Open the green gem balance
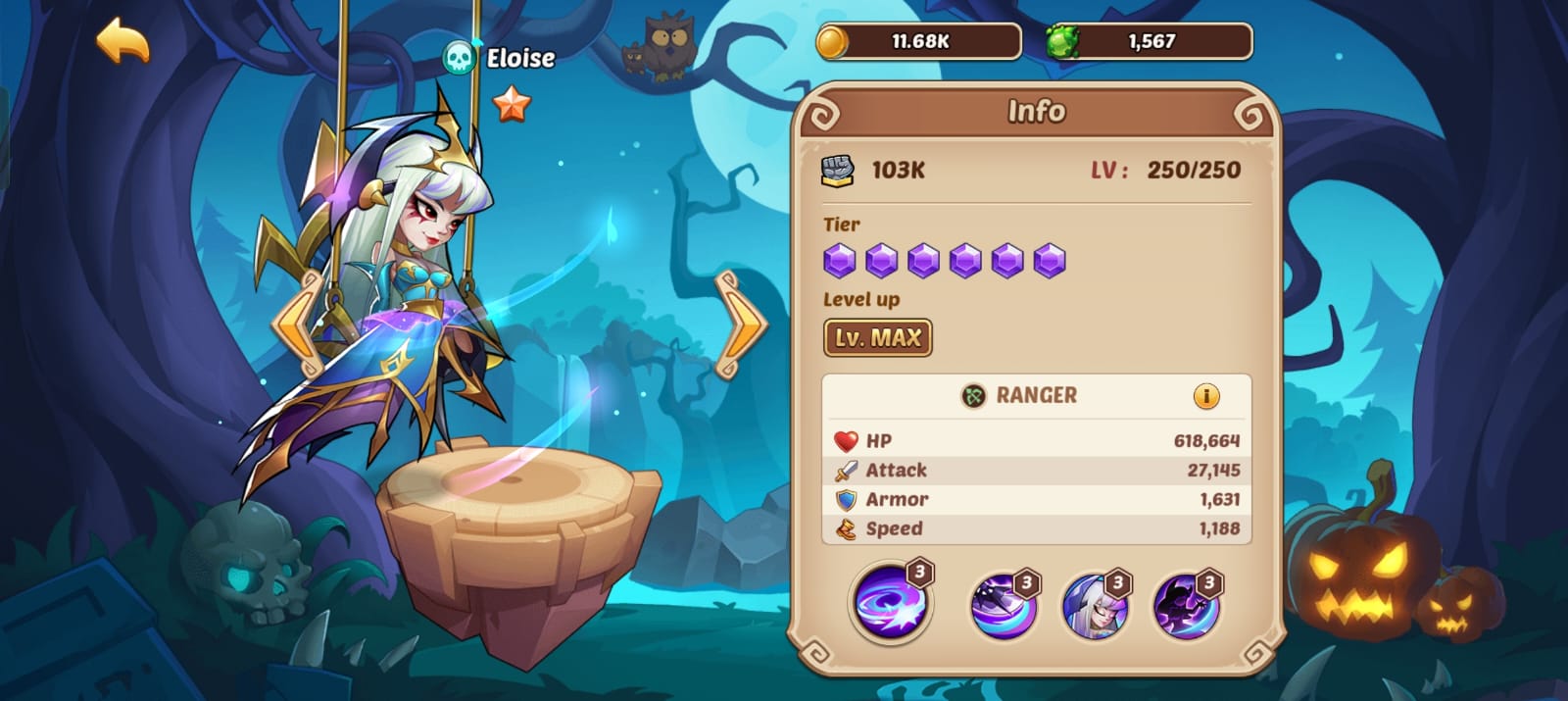 [1150, 42]
